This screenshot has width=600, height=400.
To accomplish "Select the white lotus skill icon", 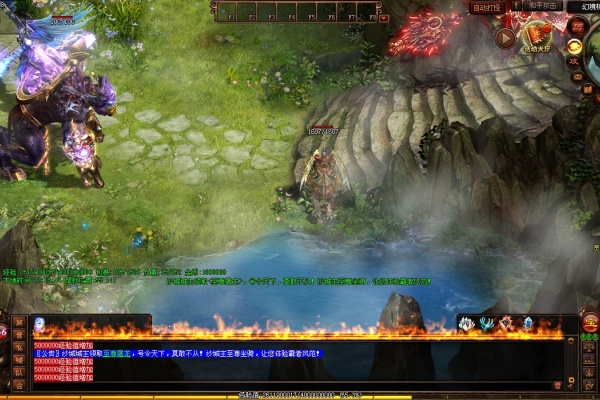I will coord(466,323).
